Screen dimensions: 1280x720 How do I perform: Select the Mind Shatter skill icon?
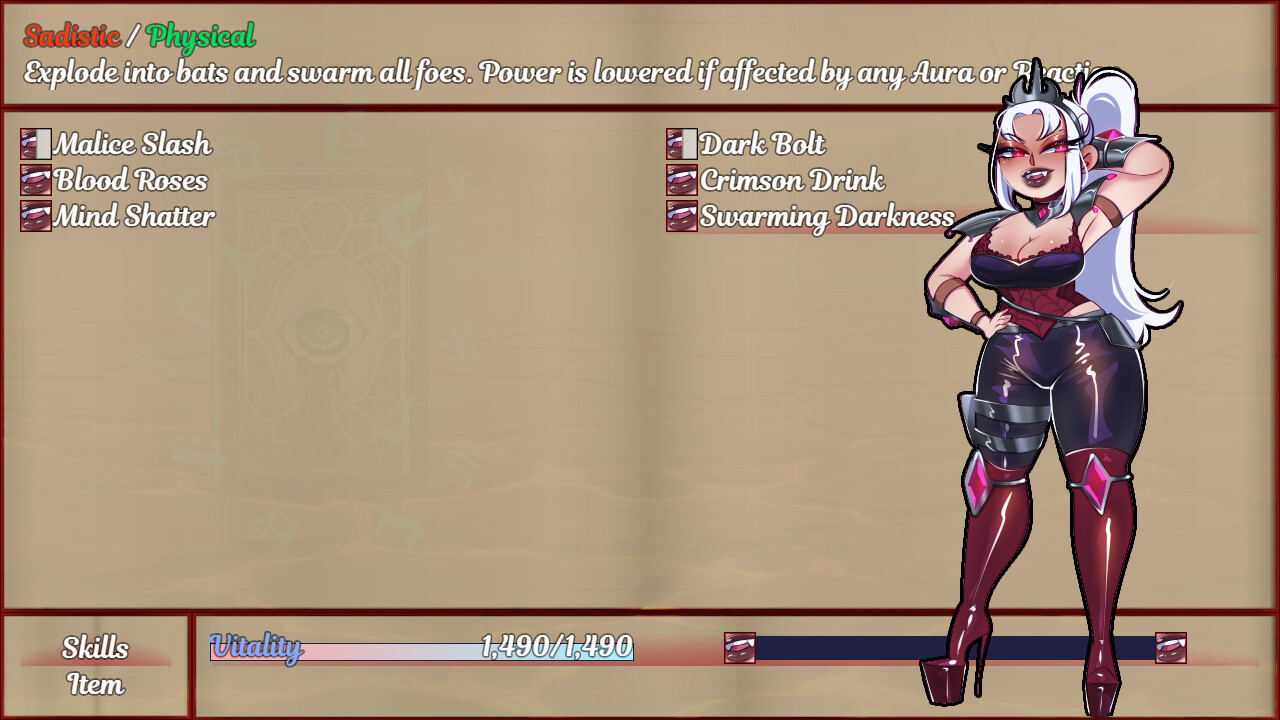pos(36,217)
